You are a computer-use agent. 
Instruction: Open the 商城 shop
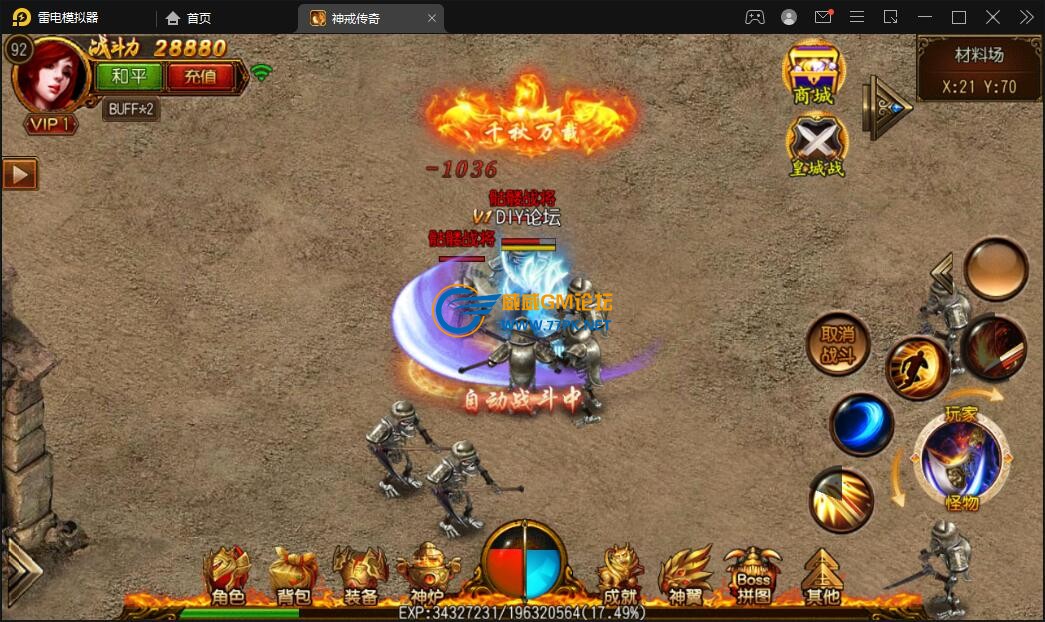813,72
